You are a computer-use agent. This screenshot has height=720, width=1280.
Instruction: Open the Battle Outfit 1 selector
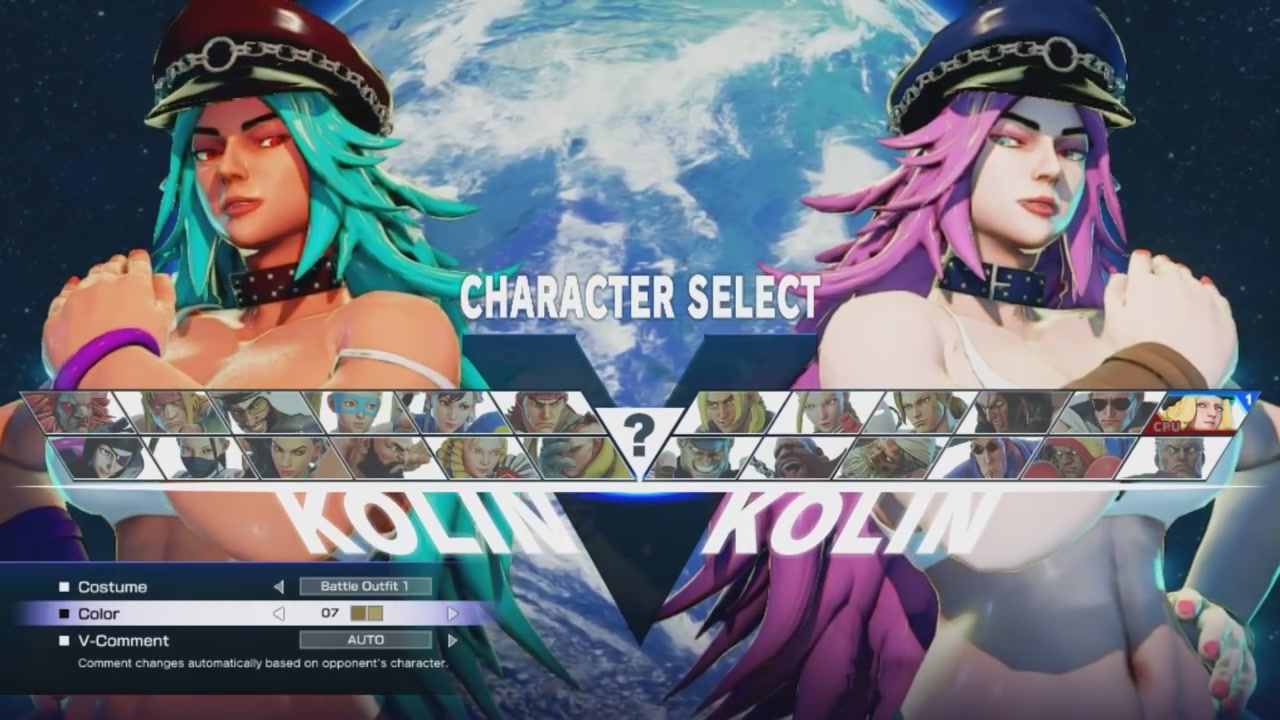click(x=365, y=587)
